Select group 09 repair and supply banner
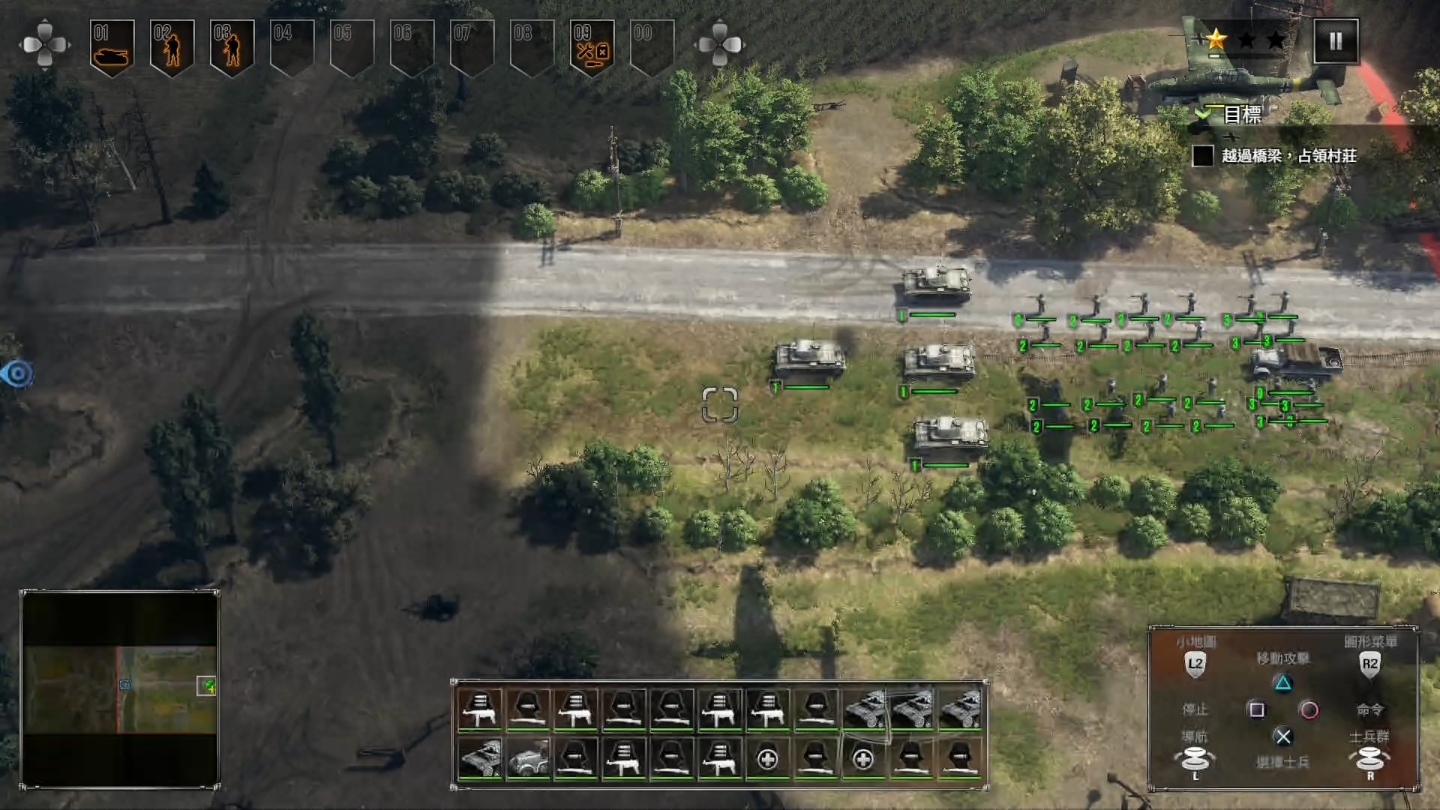The height and width of the screenshot is (810, 1440). (x=592, y=47)
